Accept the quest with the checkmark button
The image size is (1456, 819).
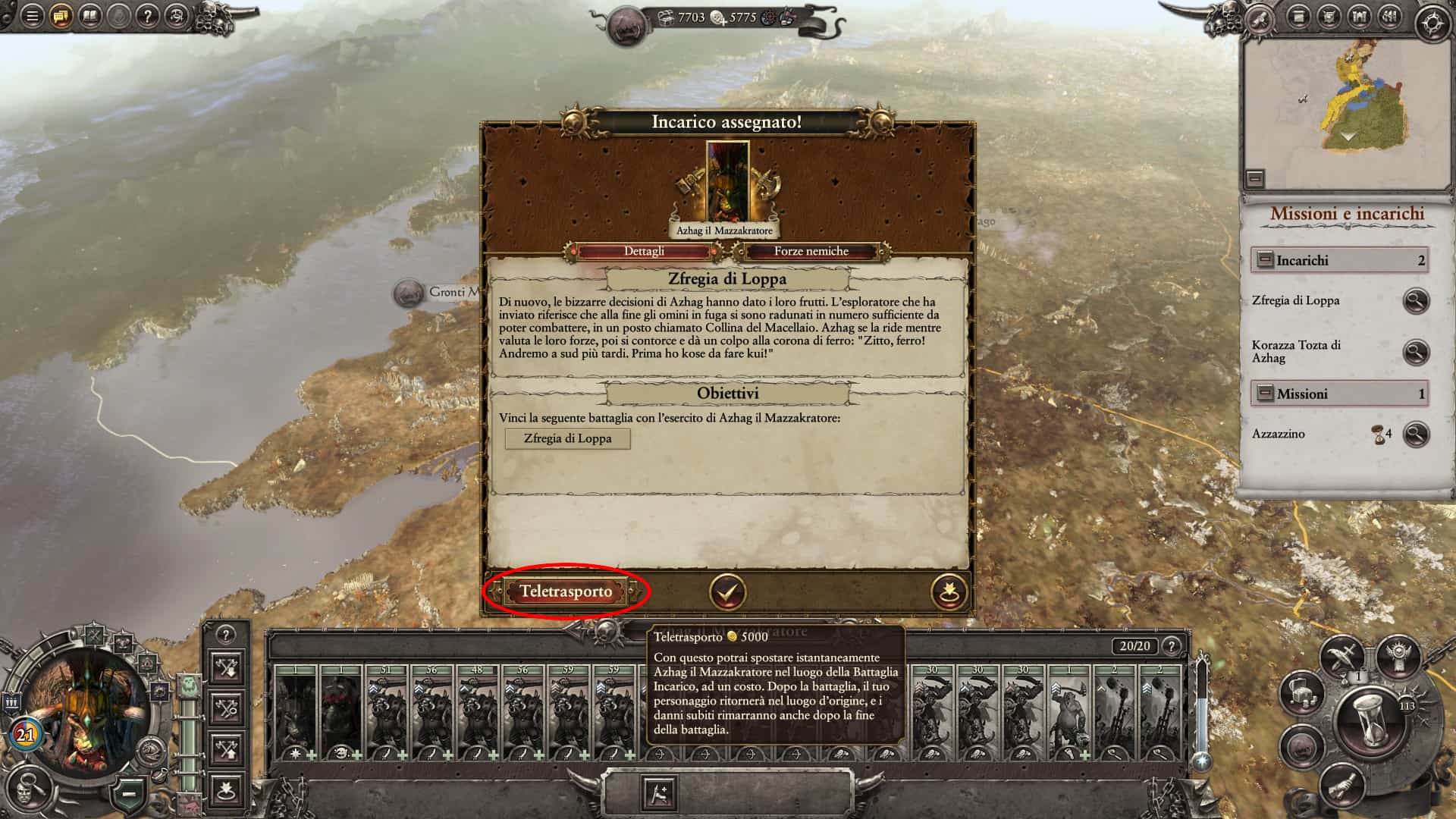point(726,591)
